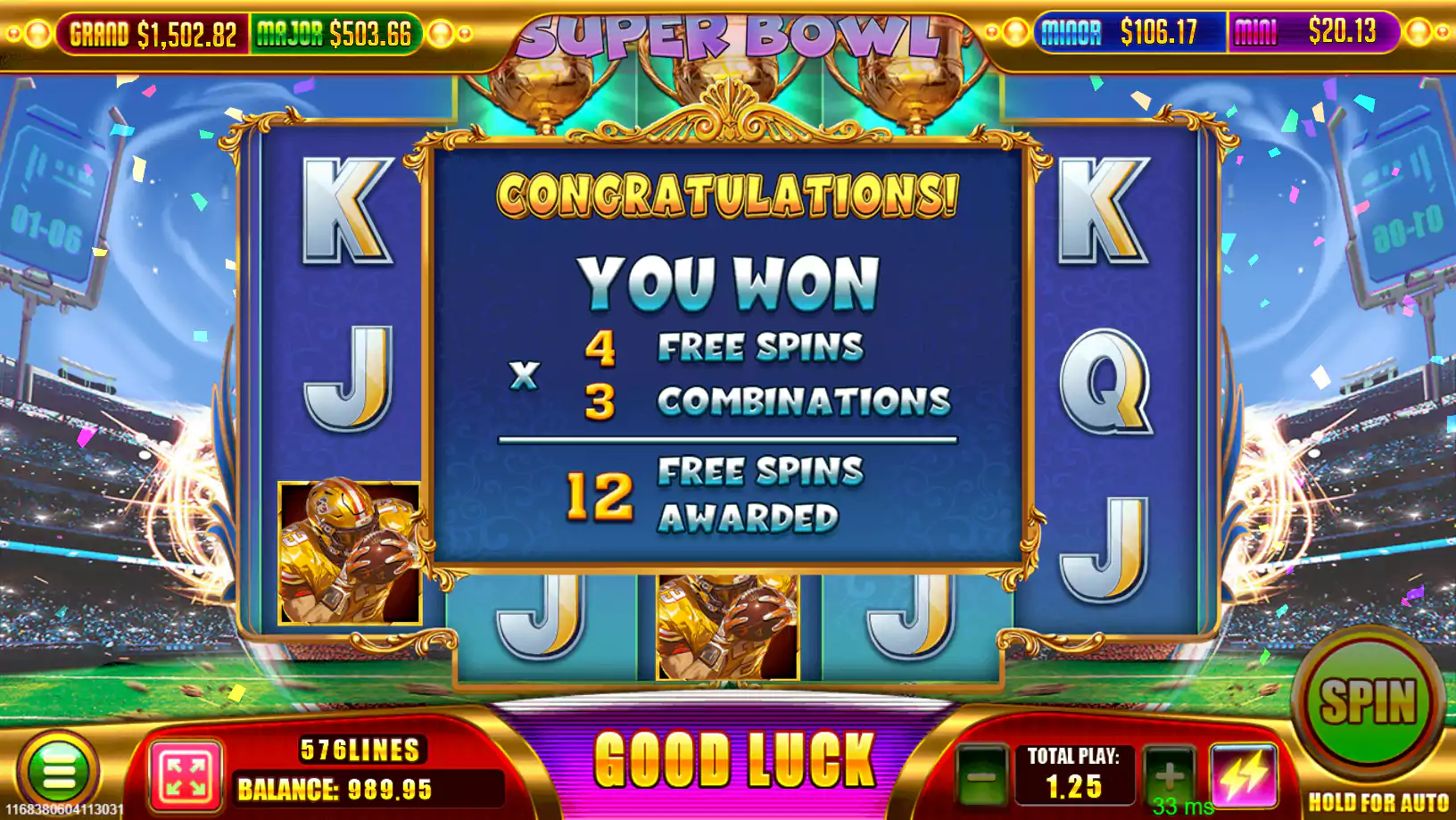Toggle fullscreen with the pink expand icon
Viewport: 1456px width, 820px height.
(186, 775)
